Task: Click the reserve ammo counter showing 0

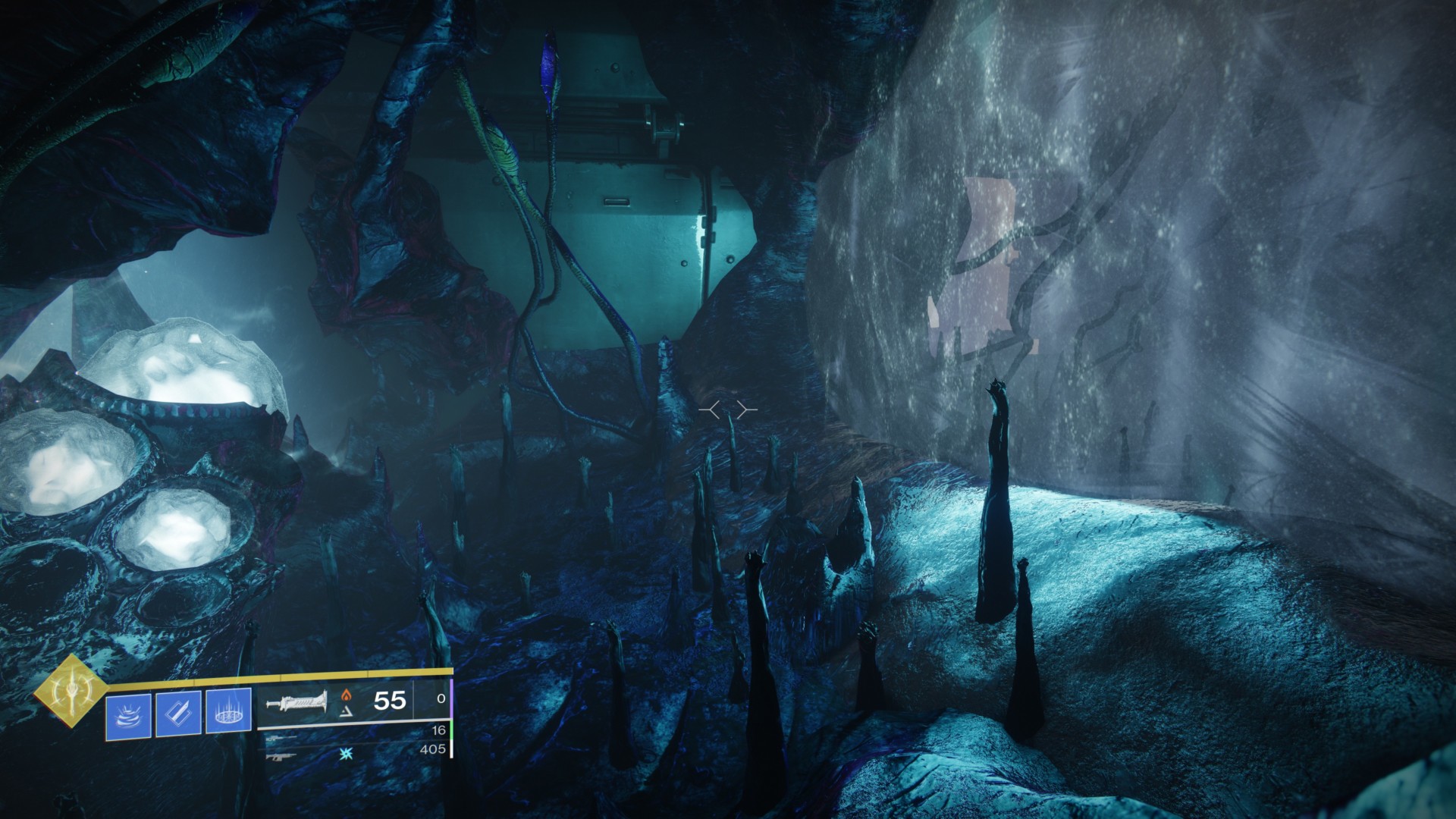Action: point(440,698)
